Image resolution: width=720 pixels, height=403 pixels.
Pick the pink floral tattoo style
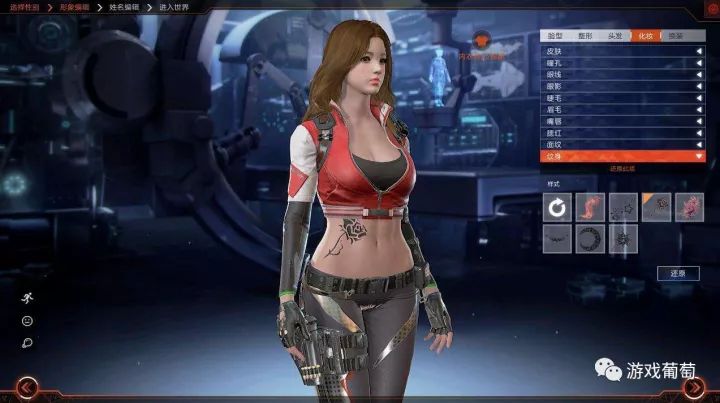tap(689, 207)
